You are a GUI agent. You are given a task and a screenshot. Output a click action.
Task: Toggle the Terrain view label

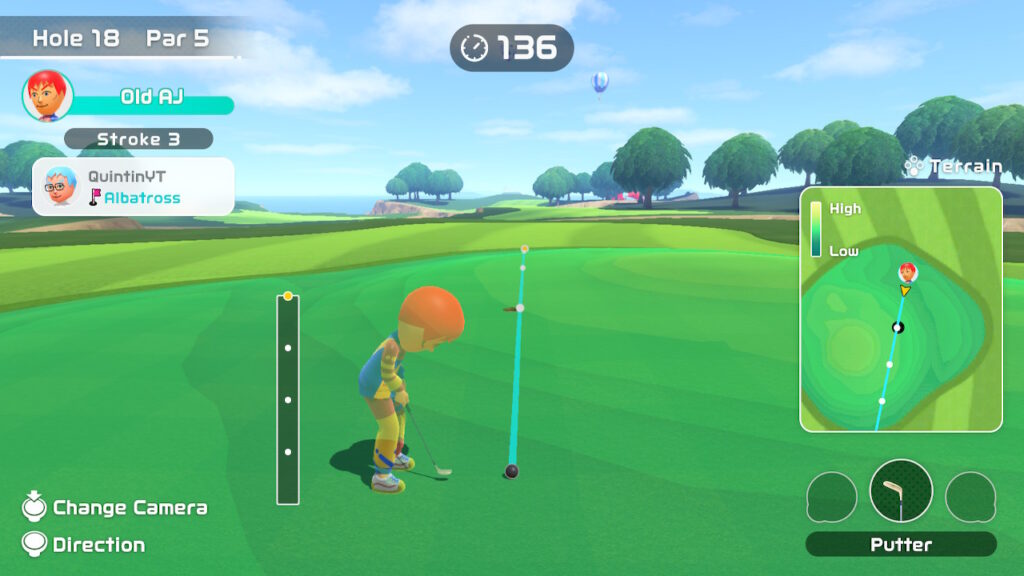coord(953,167)
